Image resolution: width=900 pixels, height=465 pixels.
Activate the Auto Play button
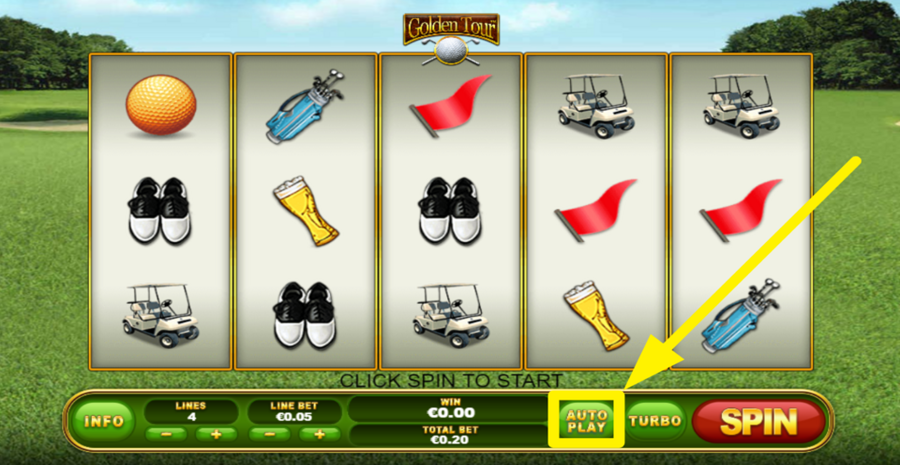coord(586,420)
